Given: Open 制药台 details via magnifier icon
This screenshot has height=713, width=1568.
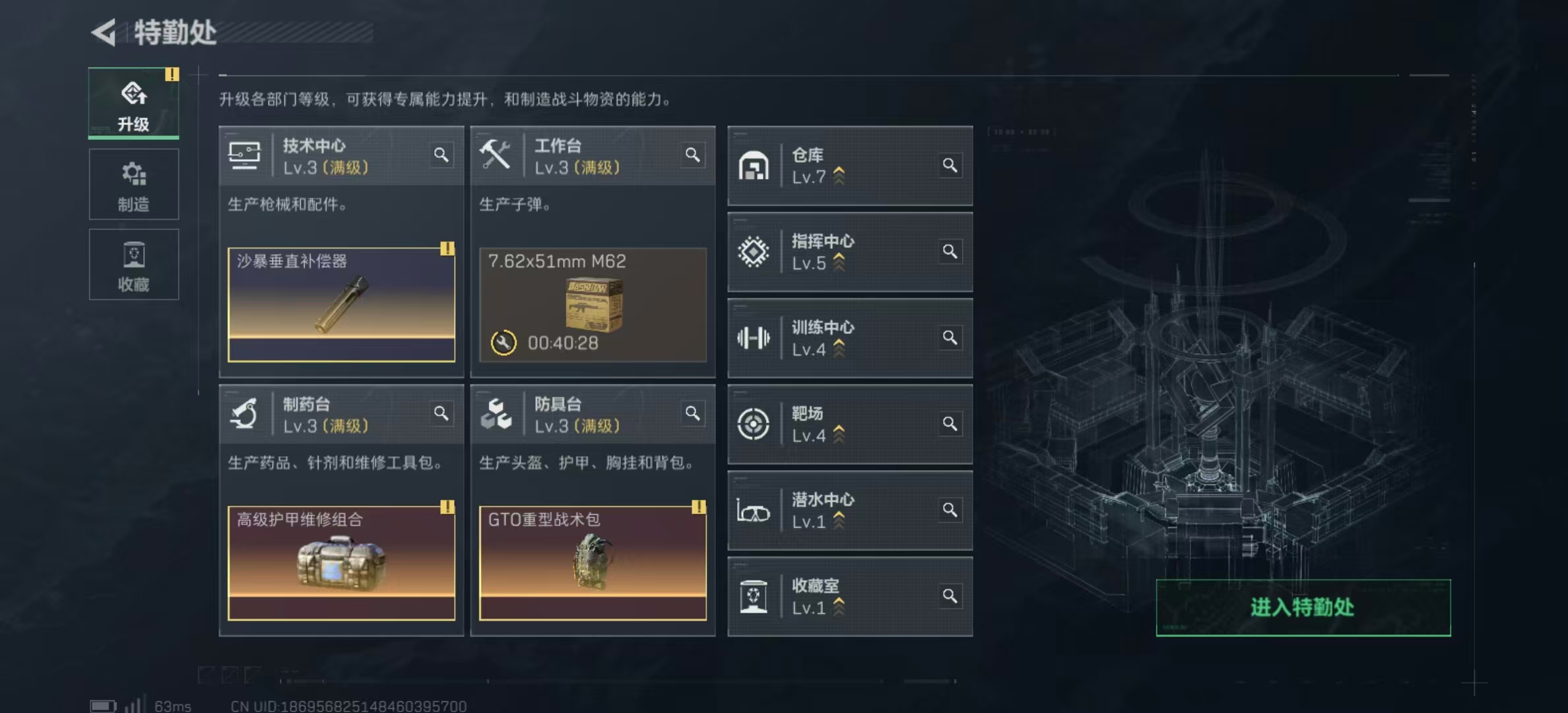Looking at the screenshot, I should pos(441,413).
